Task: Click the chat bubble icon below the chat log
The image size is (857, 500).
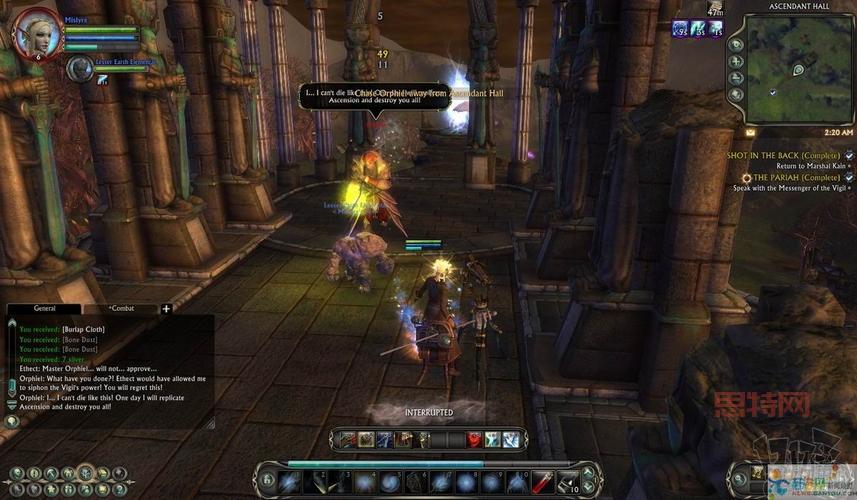Action: 12,421
